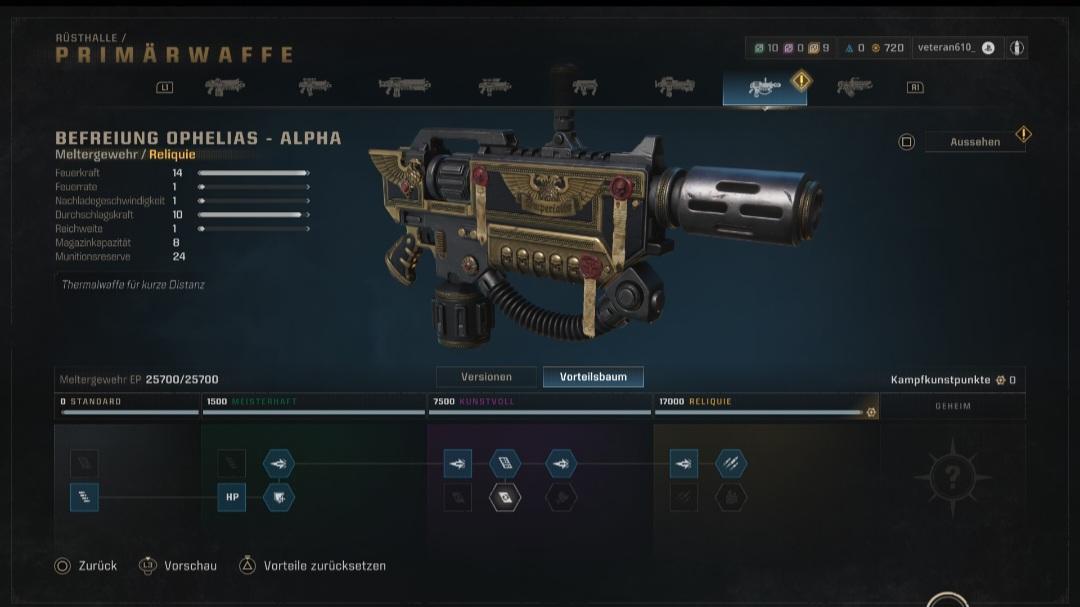Click the secret question mark perk
Image resolution: width=1080 pixels, height=607 pixels.
[952, 477]
